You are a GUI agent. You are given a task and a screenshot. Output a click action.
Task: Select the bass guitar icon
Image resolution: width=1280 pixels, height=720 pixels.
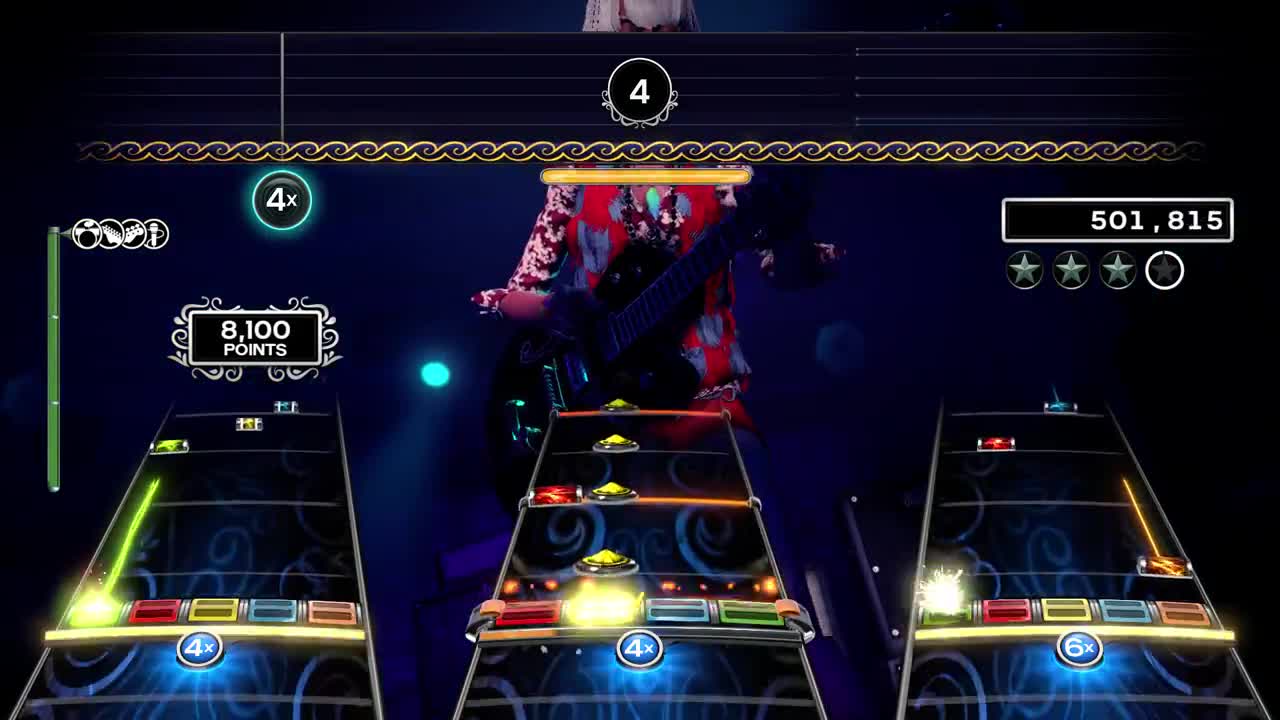133,232
